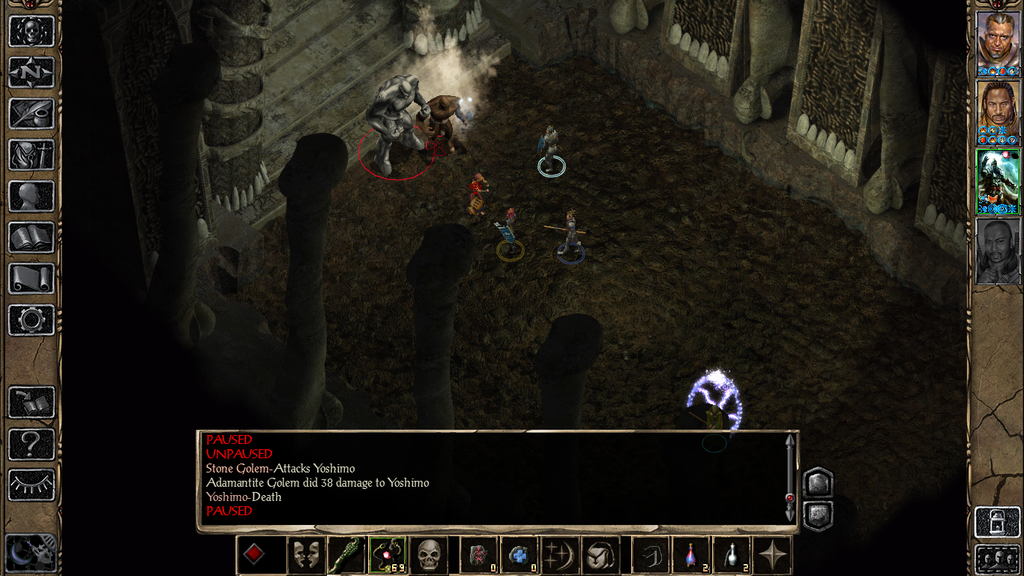Image resolution: width=1024 pixels, height=576 pixels.
Task: Activate the thieving masks ability button
Action: click(304, 555)
